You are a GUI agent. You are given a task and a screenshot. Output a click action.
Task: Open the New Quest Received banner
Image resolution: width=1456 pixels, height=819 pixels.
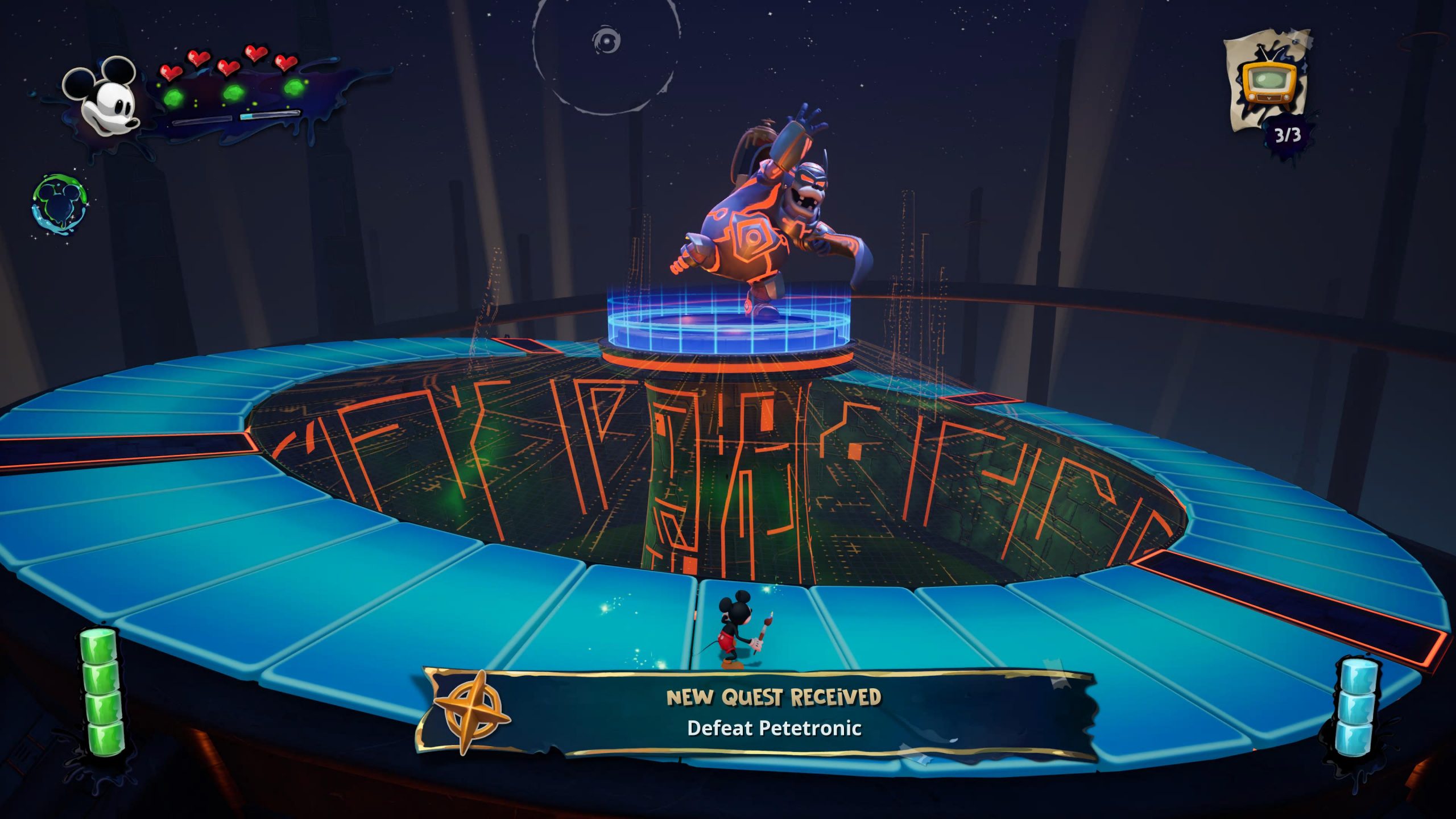(x=773, y=713)
